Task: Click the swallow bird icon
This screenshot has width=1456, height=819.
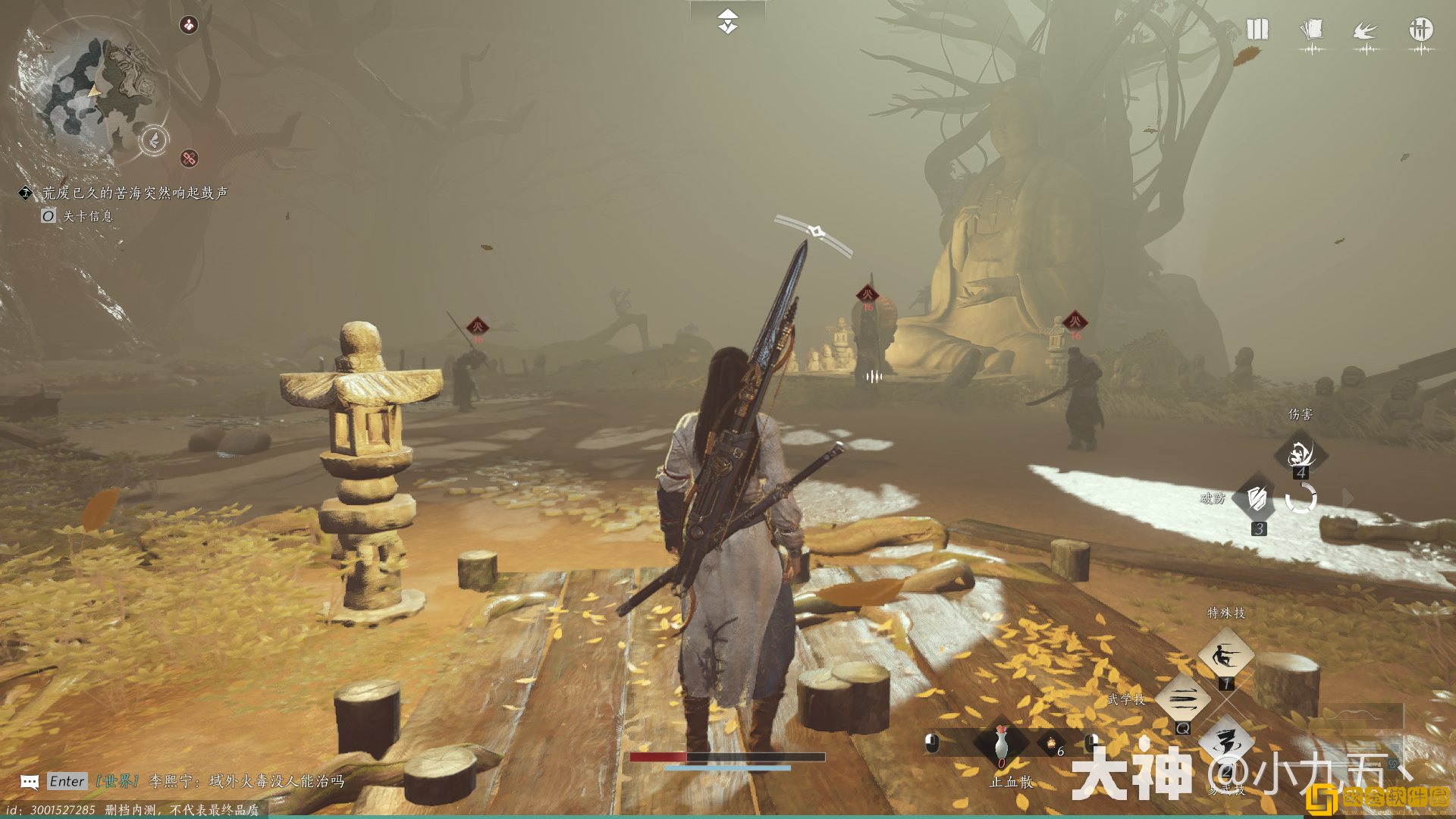Action: (x=1366, y=31)
